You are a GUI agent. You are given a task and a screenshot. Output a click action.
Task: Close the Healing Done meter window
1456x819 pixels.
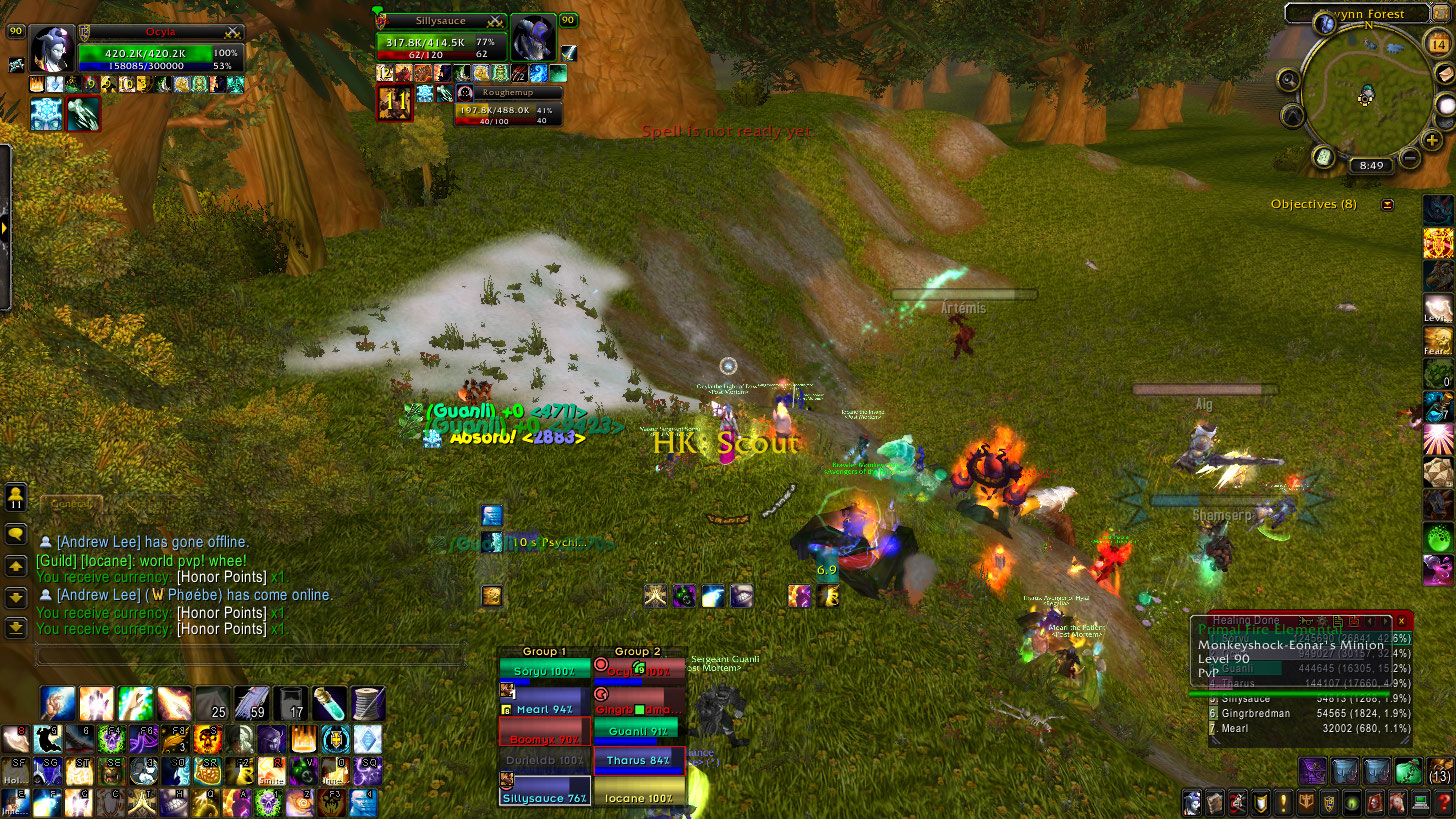(x=1400, y=621)
